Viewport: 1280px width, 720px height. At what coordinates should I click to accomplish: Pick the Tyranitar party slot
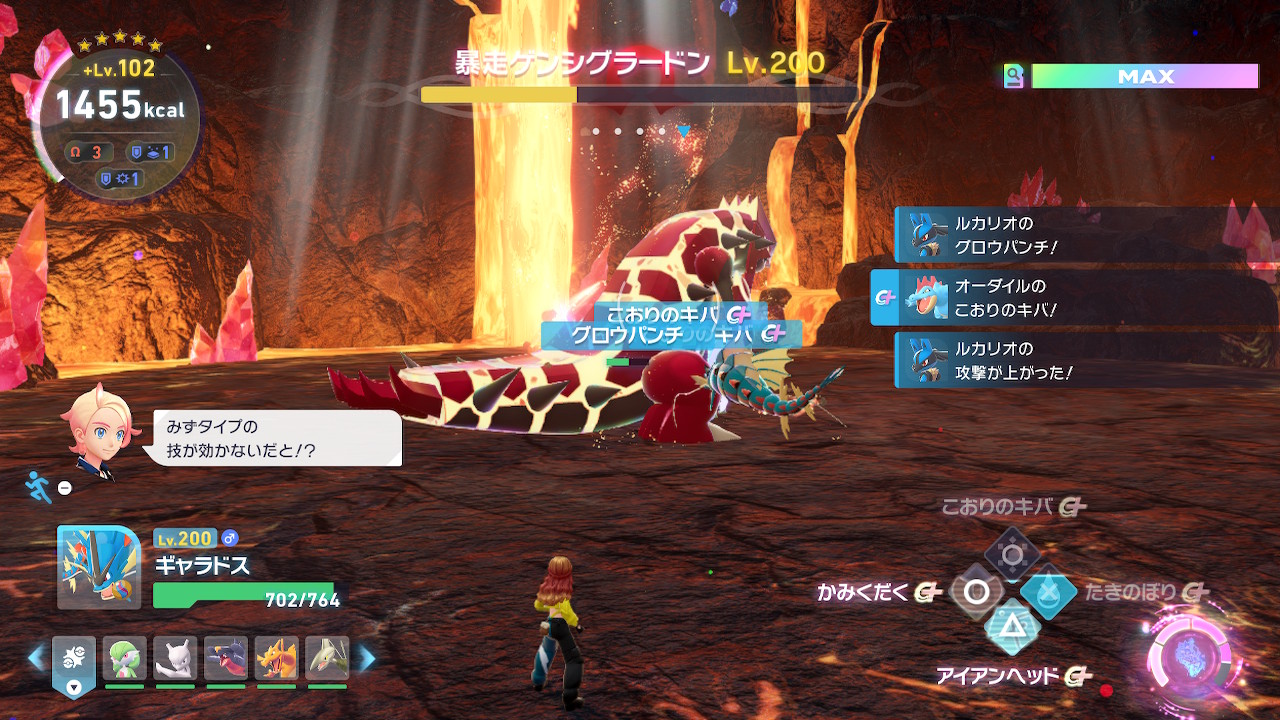[327, 659]
